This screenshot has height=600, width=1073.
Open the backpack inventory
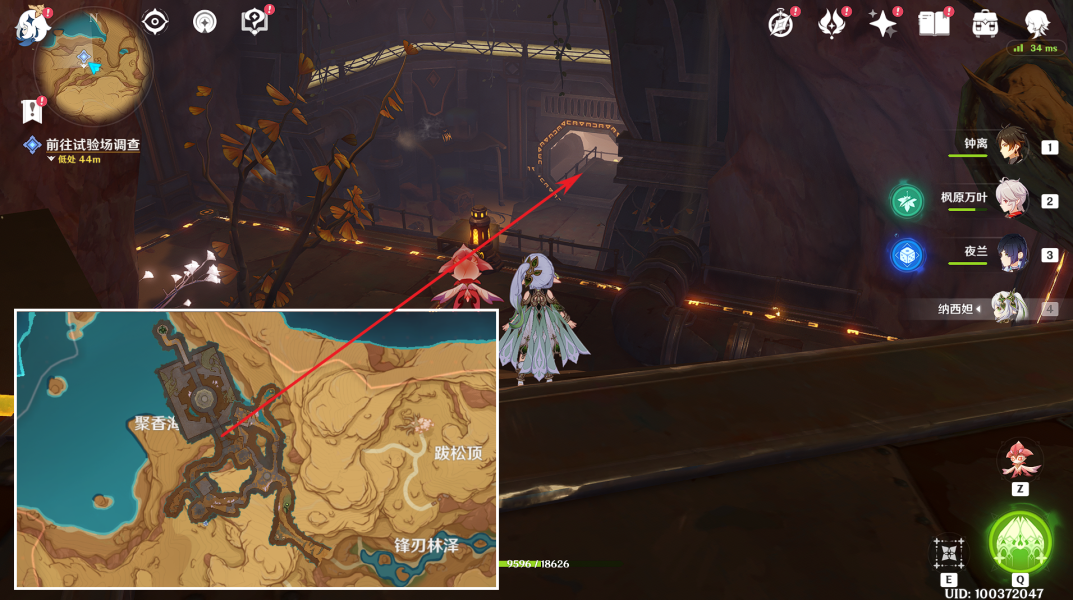click(985, 23)
